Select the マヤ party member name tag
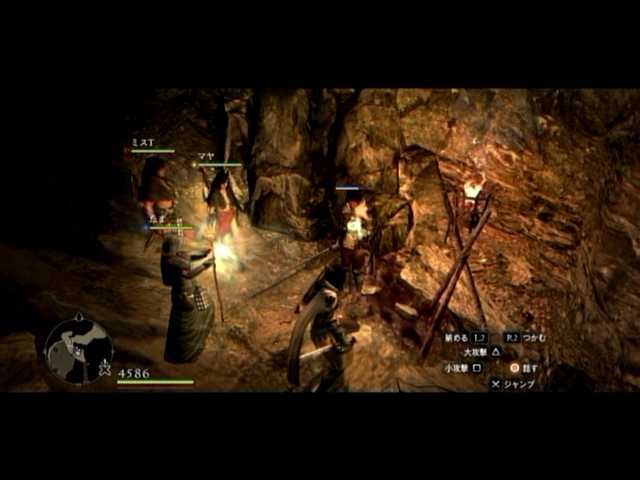640x480 pixels. (x=205, y=156)
